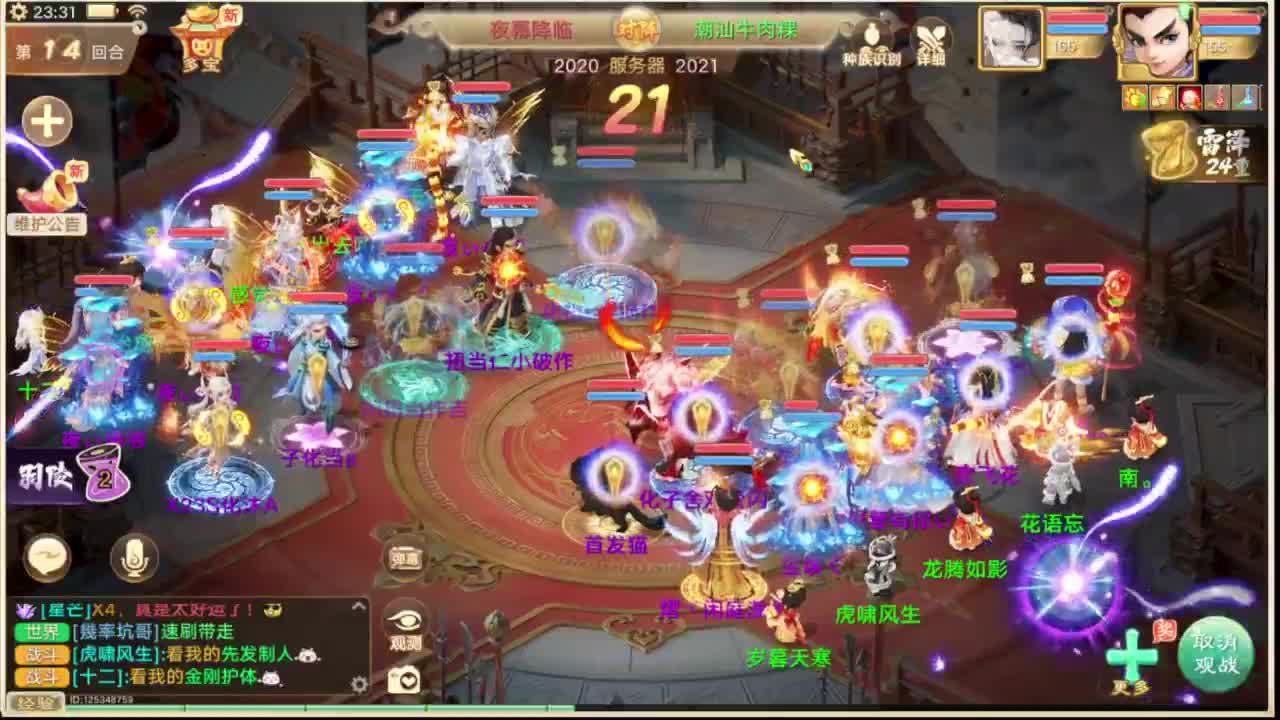Click the chat settings gear icon
This screenshot has height=720, width=1280.
pyautogui.click(x=358, y=683)
